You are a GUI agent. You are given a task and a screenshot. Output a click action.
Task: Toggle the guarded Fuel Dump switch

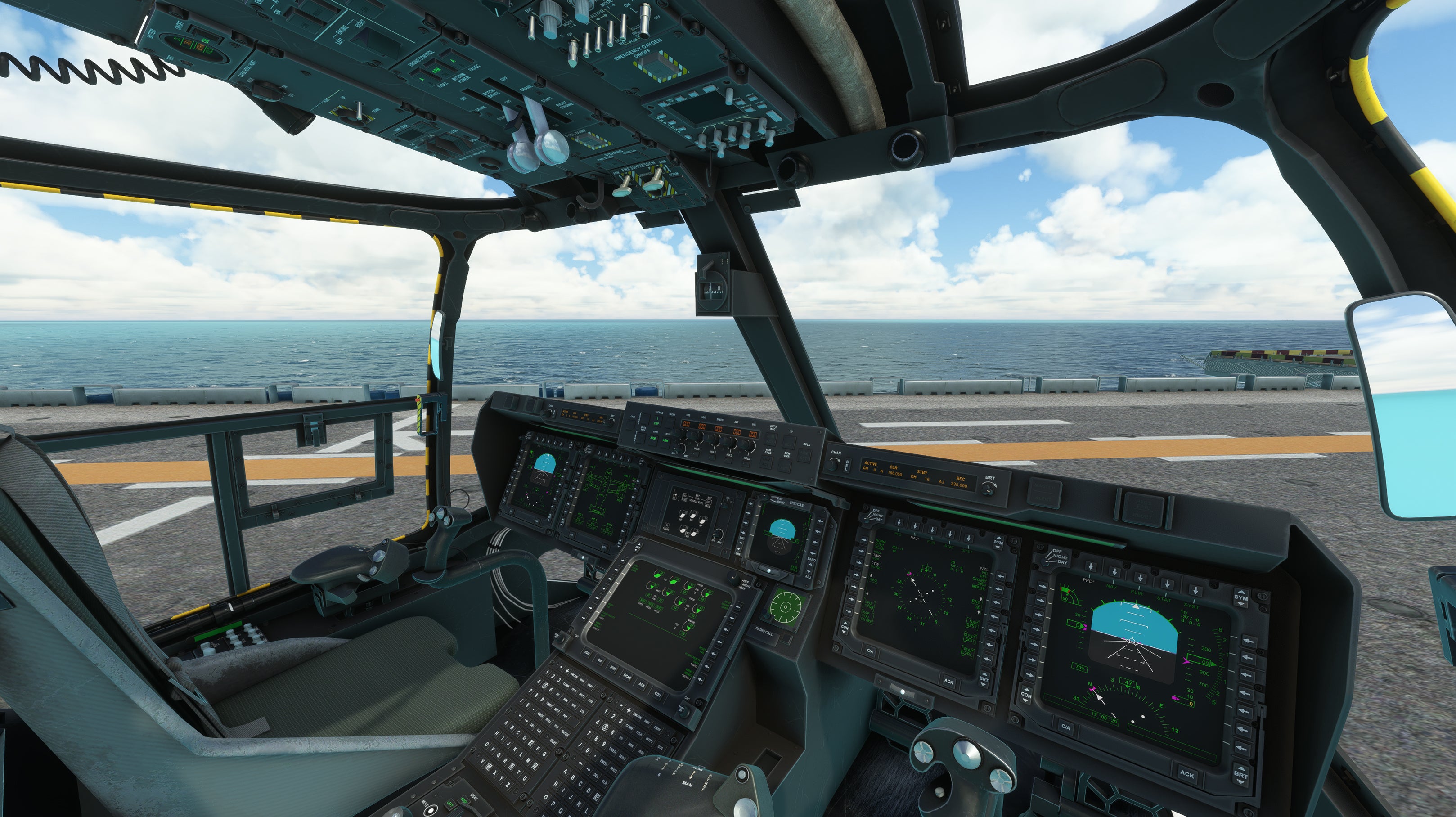pos(590,139)
